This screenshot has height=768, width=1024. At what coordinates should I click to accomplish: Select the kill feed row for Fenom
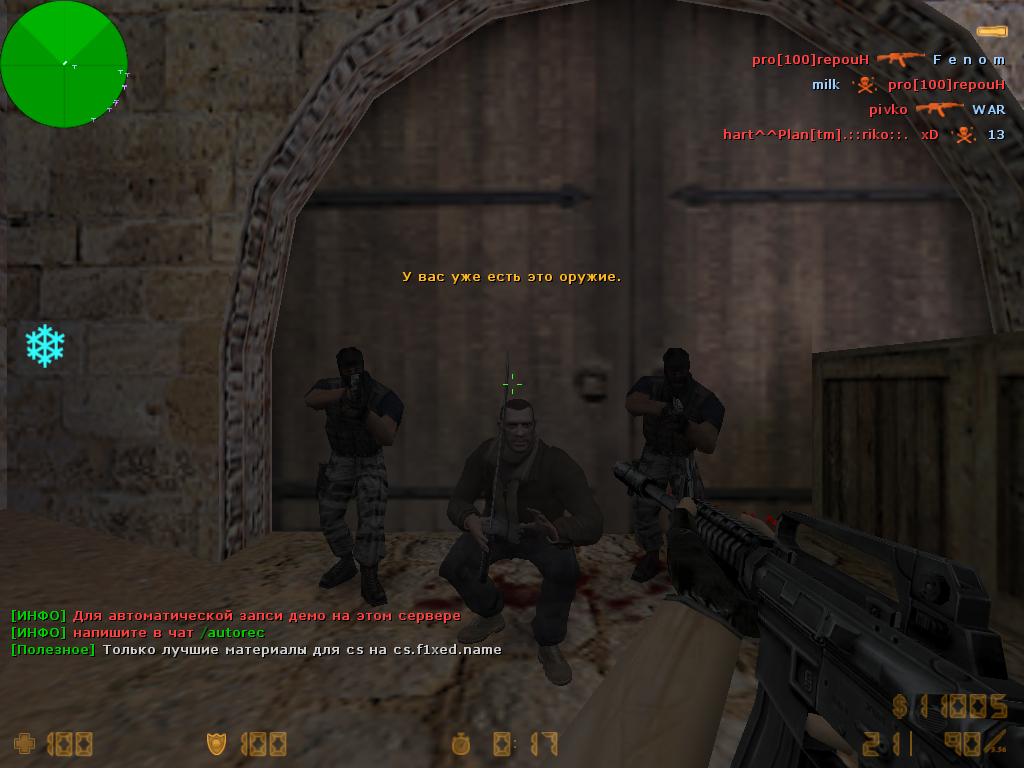point(879,60)
